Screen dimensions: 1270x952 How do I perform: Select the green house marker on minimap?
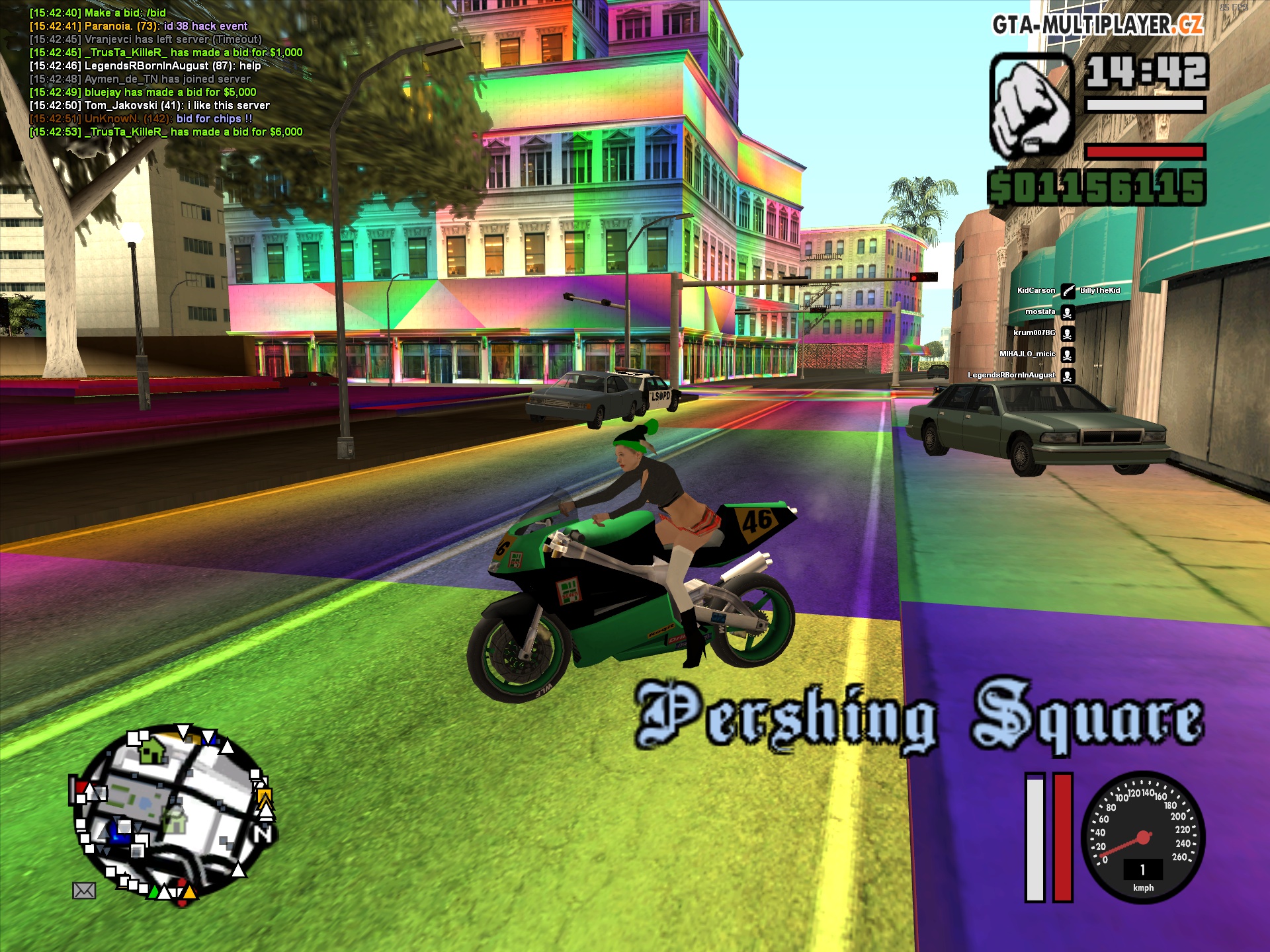(153, 749)
